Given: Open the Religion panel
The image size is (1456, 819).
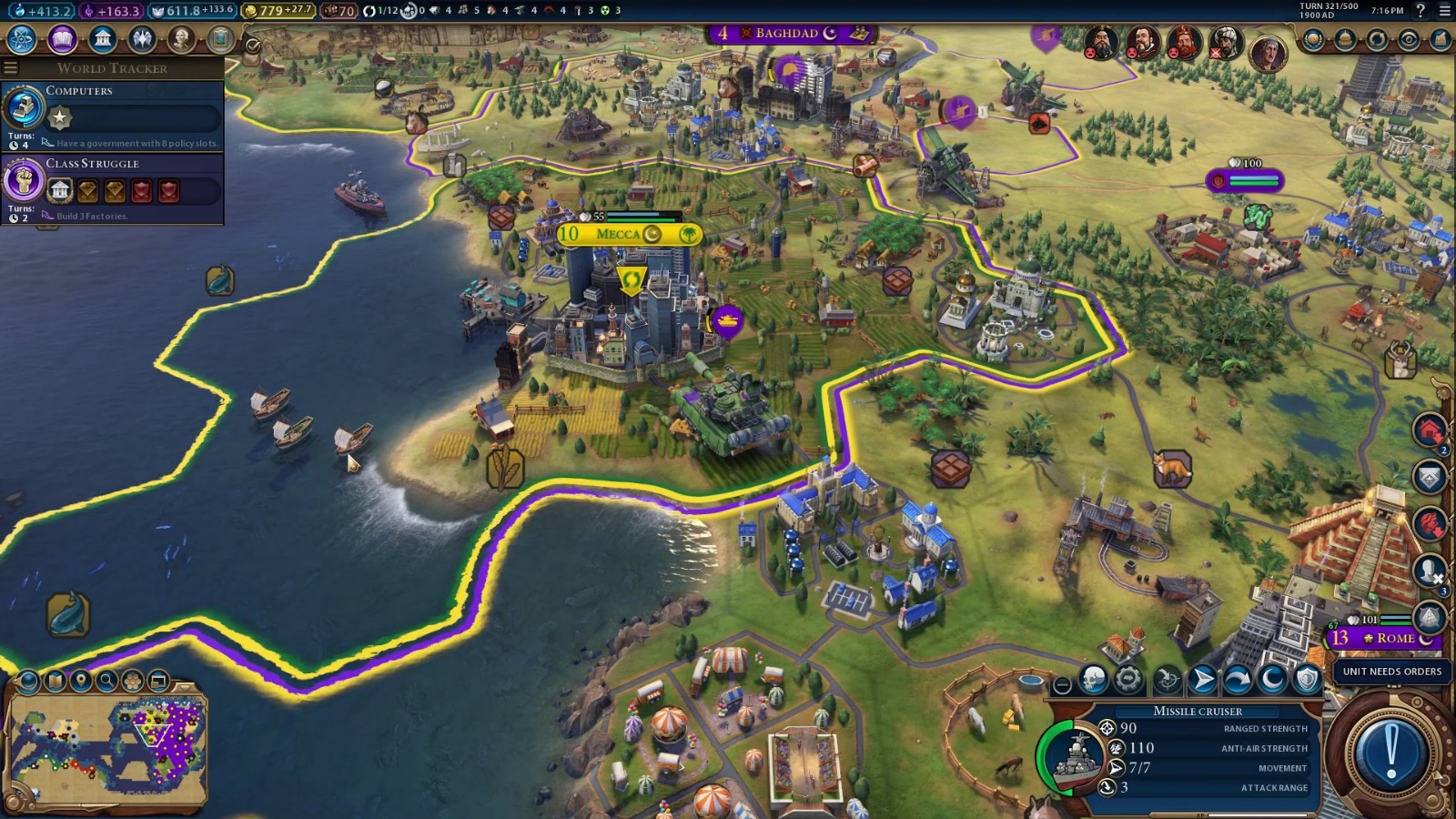Looking at the screenshot, I should 142,39.
